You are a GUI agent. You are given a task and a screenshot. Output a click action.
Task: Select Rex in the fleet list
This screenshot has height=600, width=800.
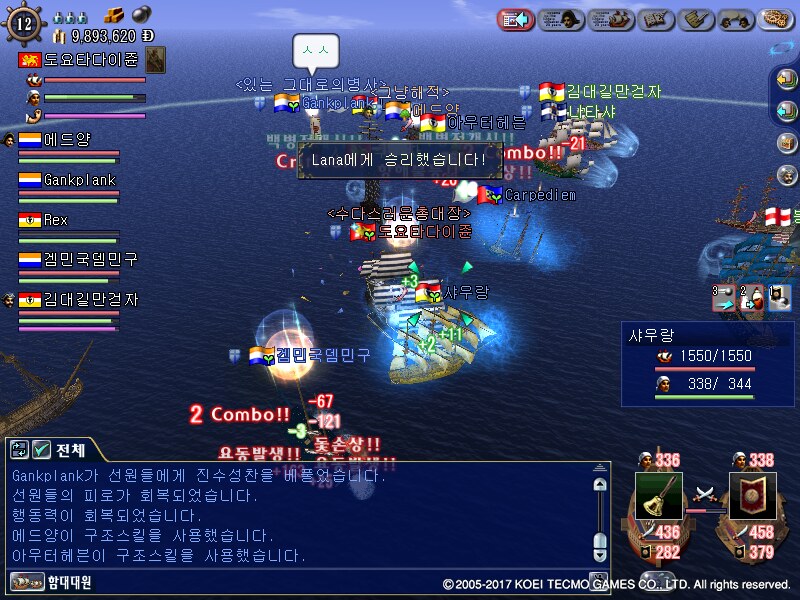[x=55, y=219]
